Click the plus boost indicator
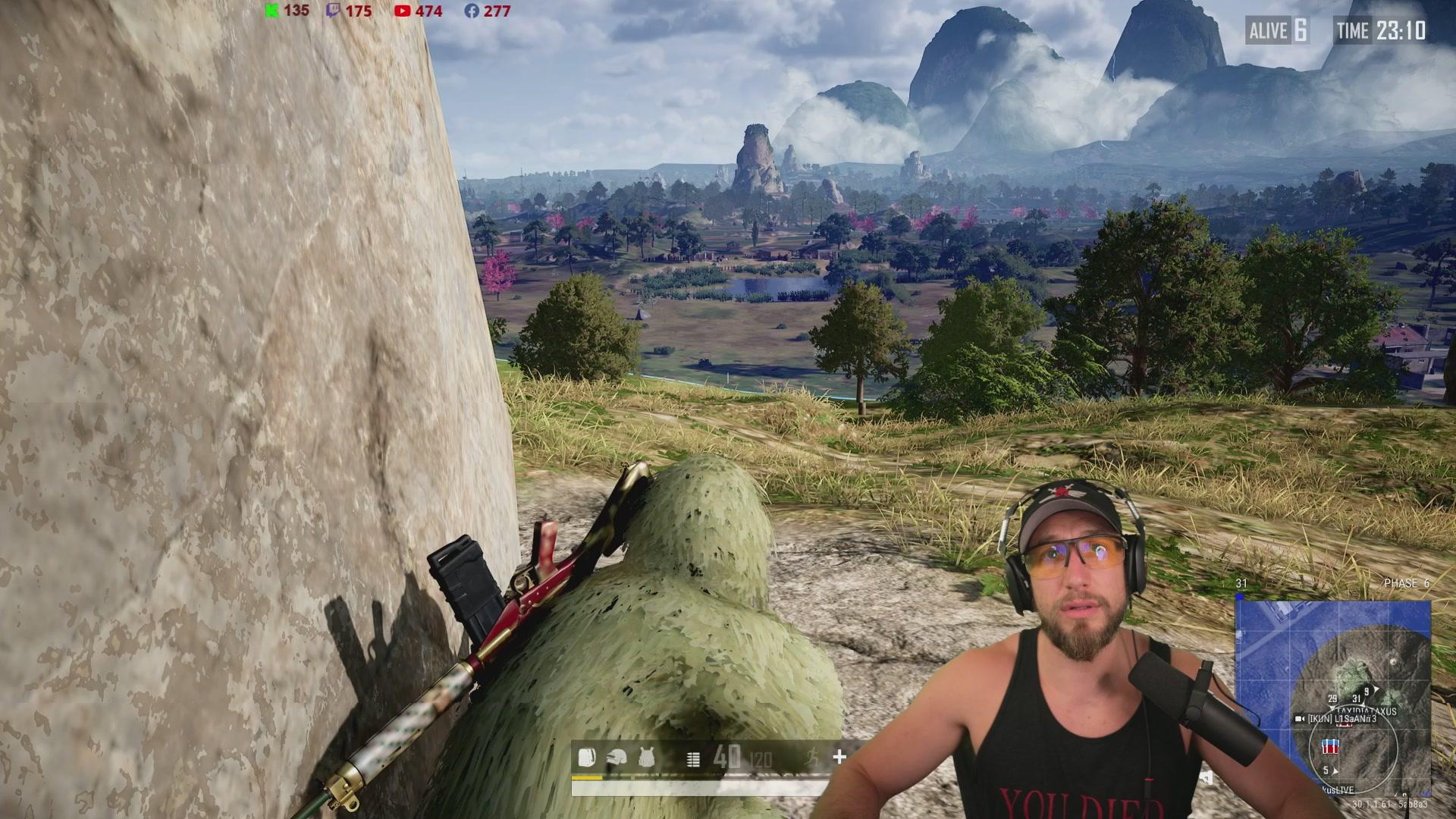This screenshot has height=819, width=1456. coord(839,756)
